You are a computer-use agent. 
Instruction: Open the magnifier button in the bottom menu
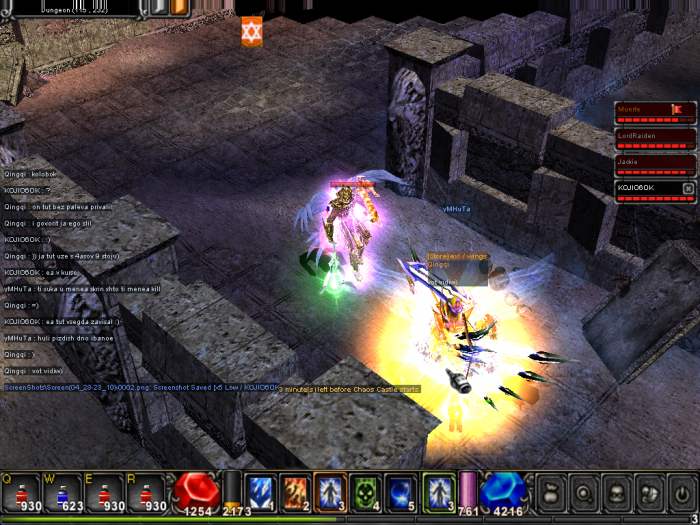coord(583,493)
